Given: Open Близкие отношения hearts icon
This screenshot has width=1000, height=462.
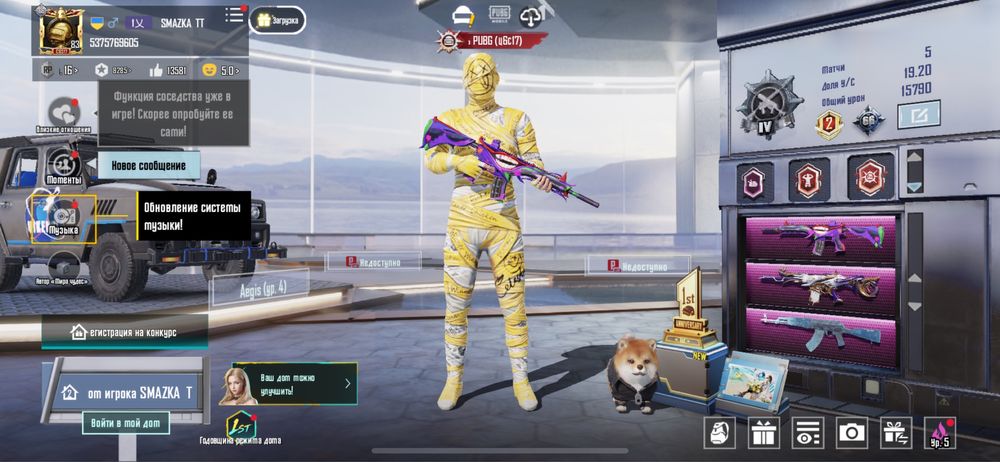Looking at the screenshot, I should click(64, 112).
